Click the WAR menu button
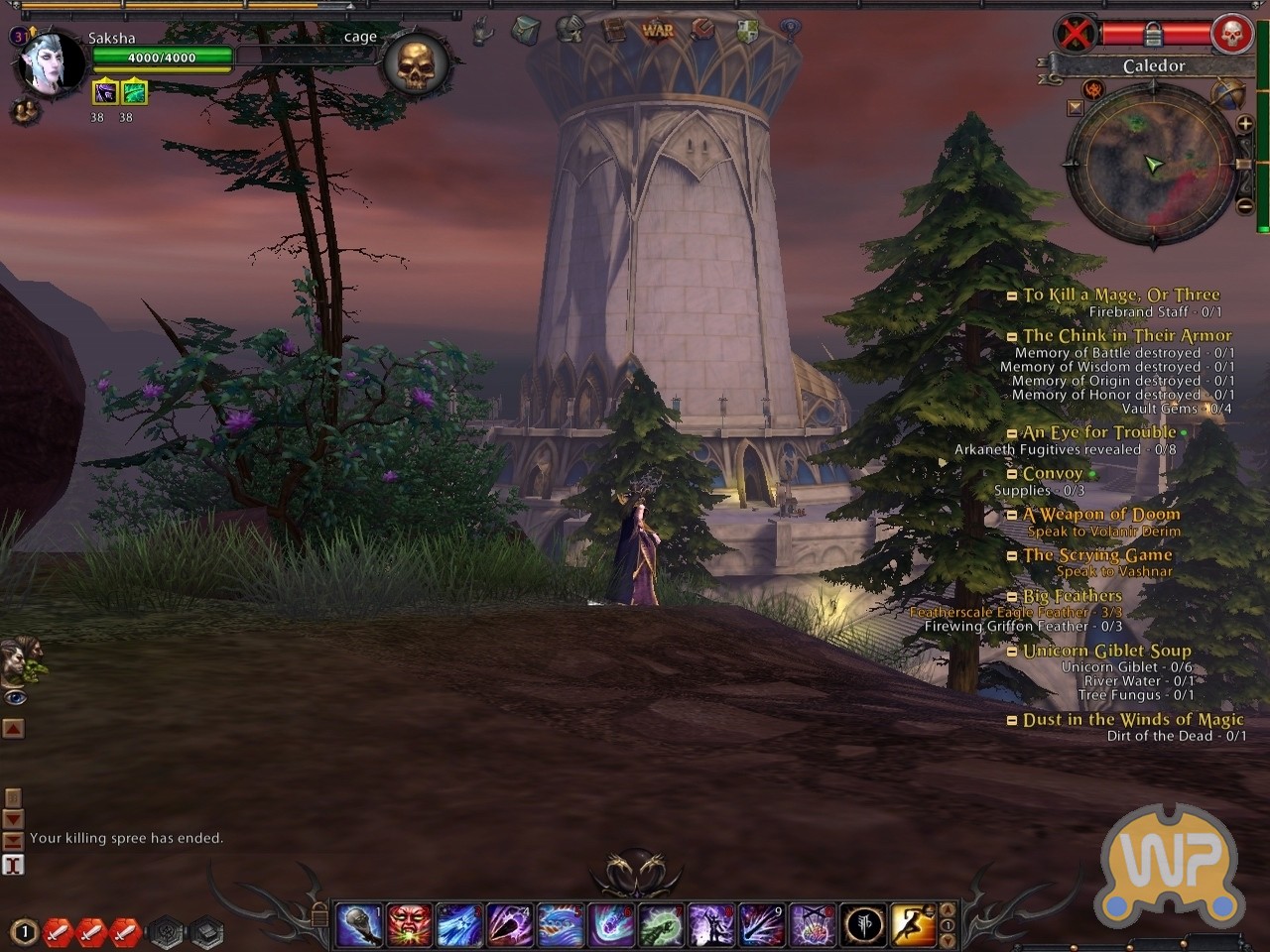This screenshot has height=952, width=1270. click(x=657, y=31)
